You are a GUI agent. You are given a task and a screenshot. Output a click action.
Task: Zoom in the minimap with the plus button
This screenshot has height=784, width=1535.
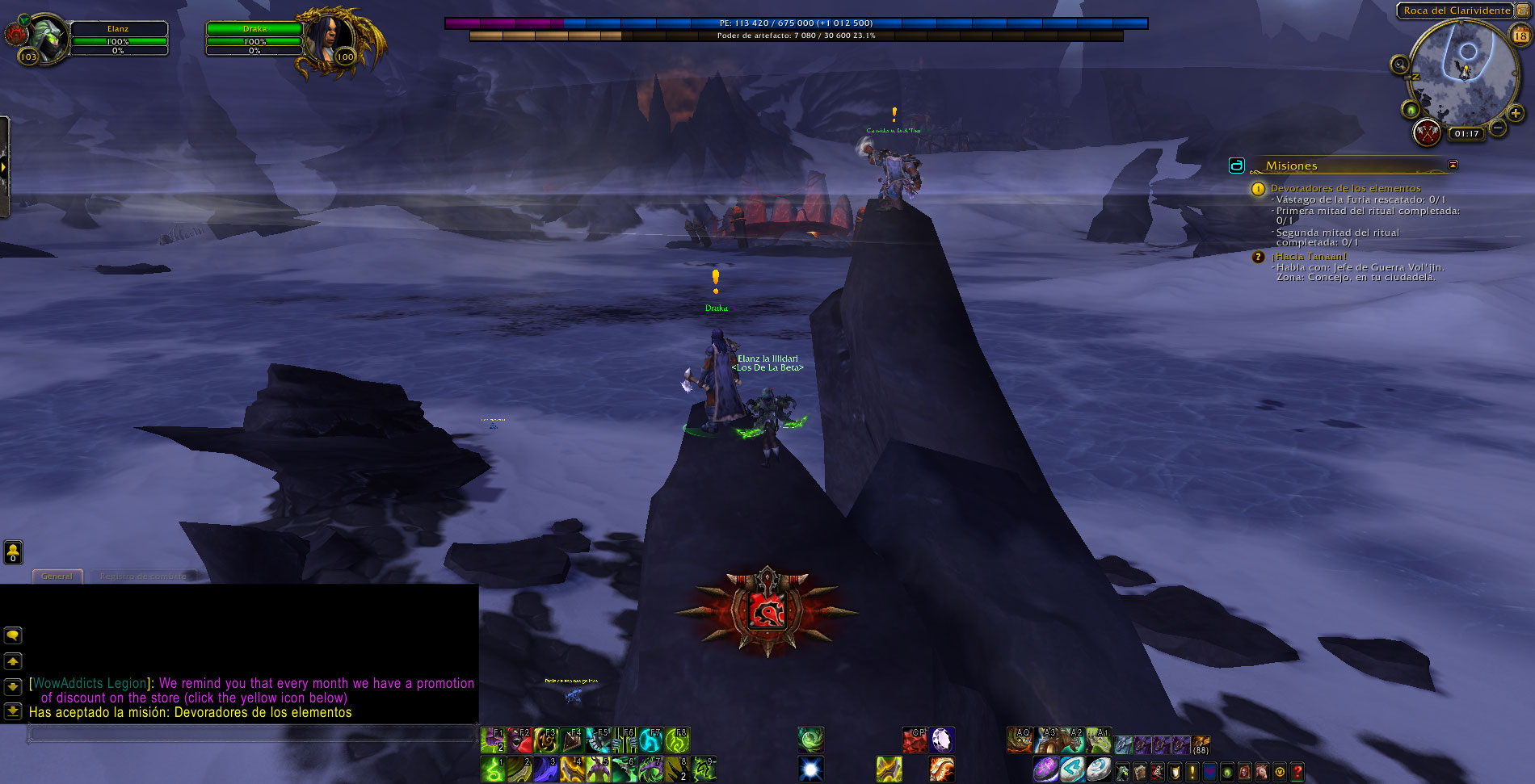1516,114
